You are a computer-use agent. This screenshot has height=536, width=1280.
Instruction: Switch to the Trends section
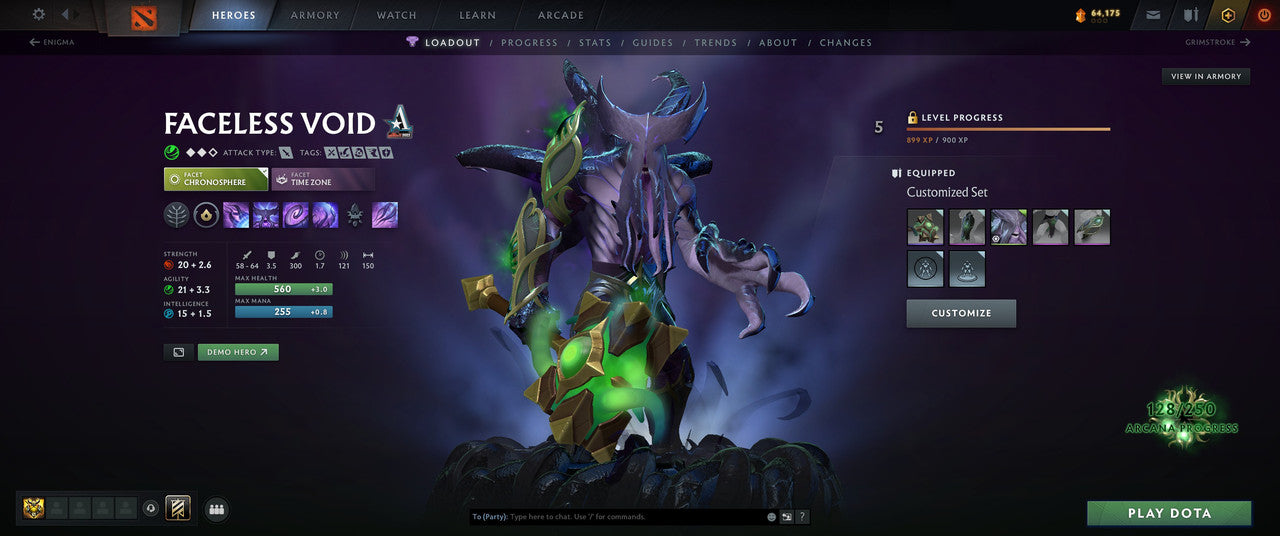point(715,43)
